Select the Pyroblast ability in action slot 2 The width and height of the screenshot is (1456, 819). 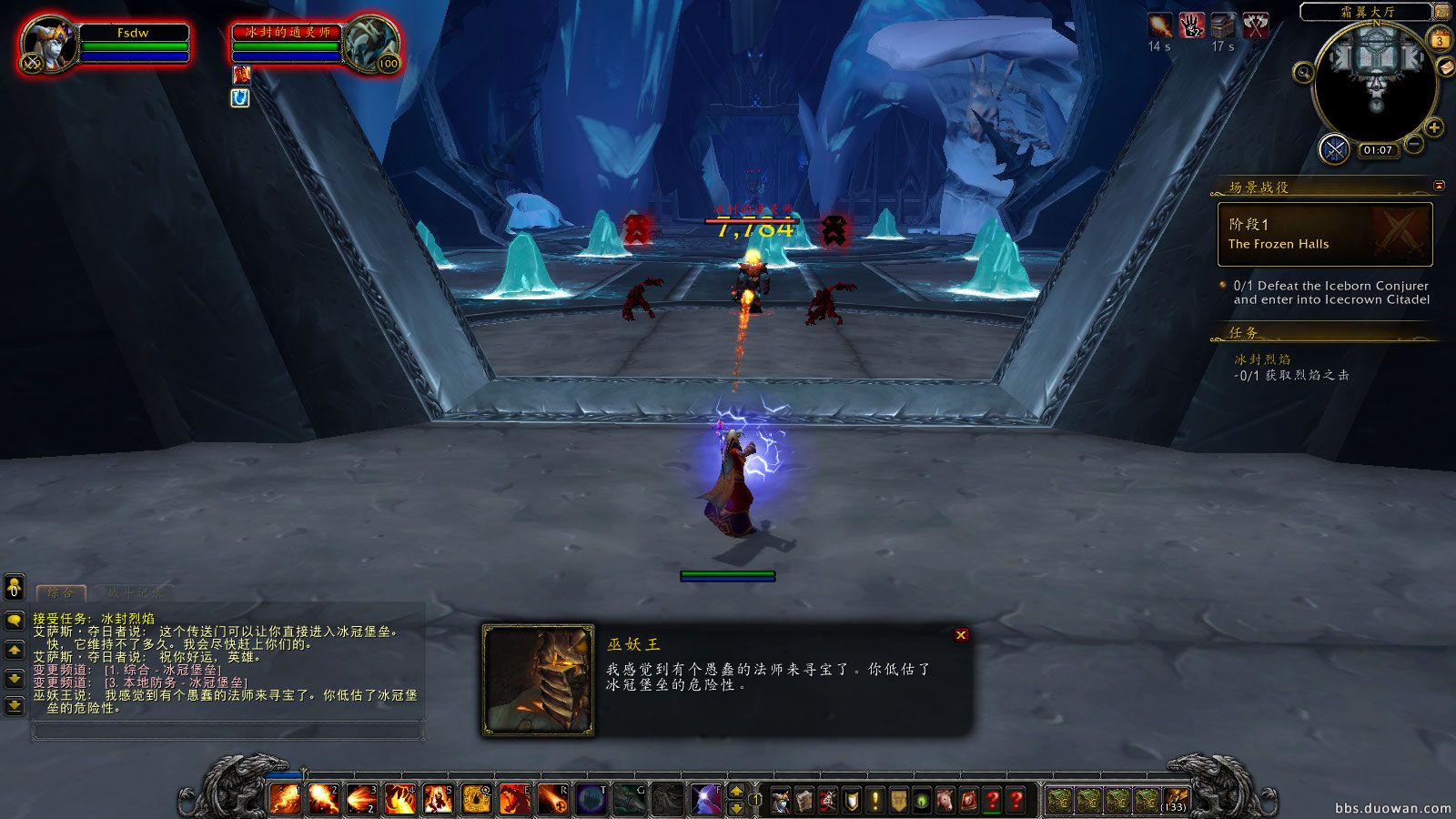tap(322, 796)
